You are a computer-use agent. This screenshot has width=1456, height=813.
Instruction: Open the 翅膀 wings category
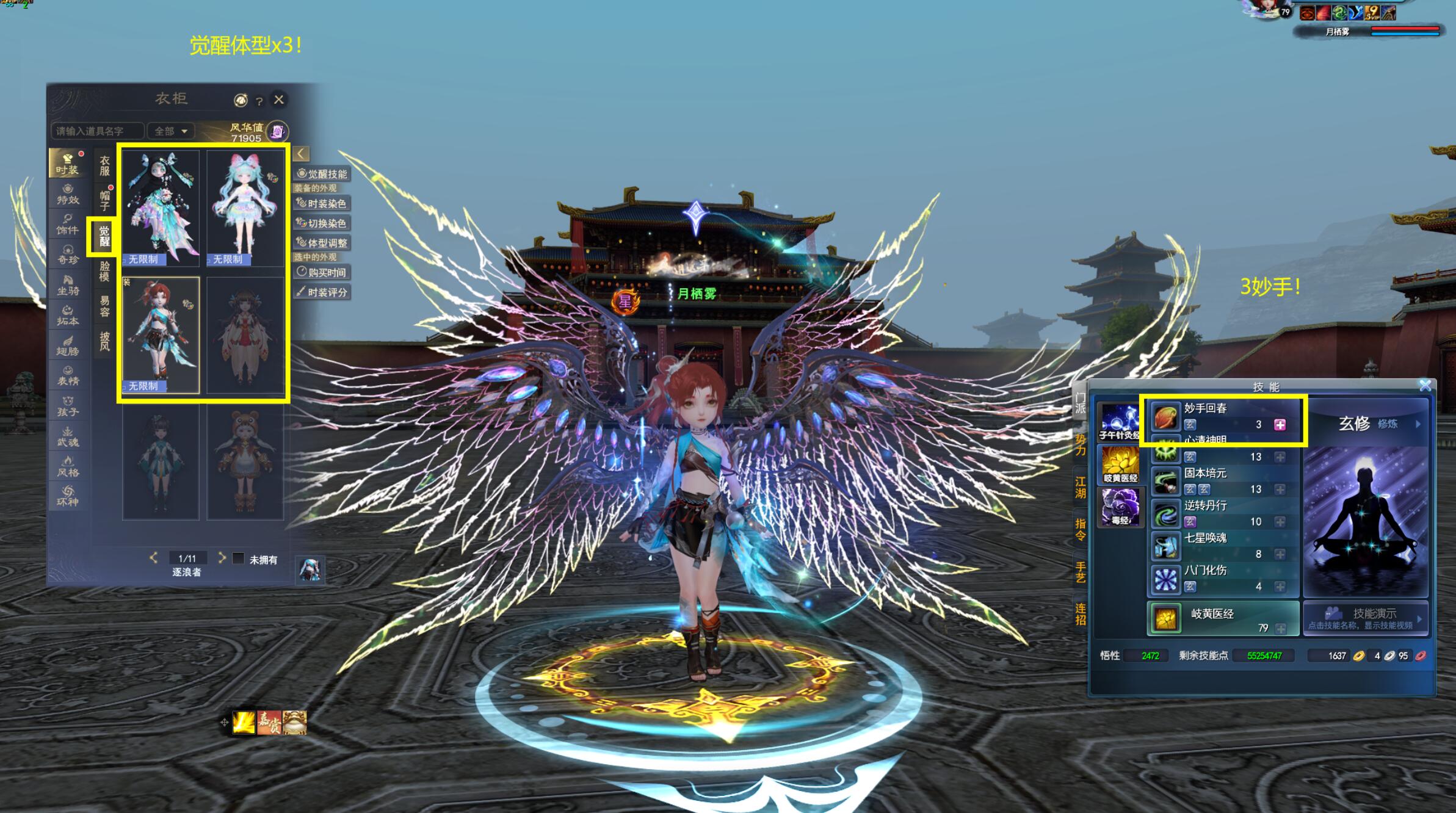[x=68, y=345]
